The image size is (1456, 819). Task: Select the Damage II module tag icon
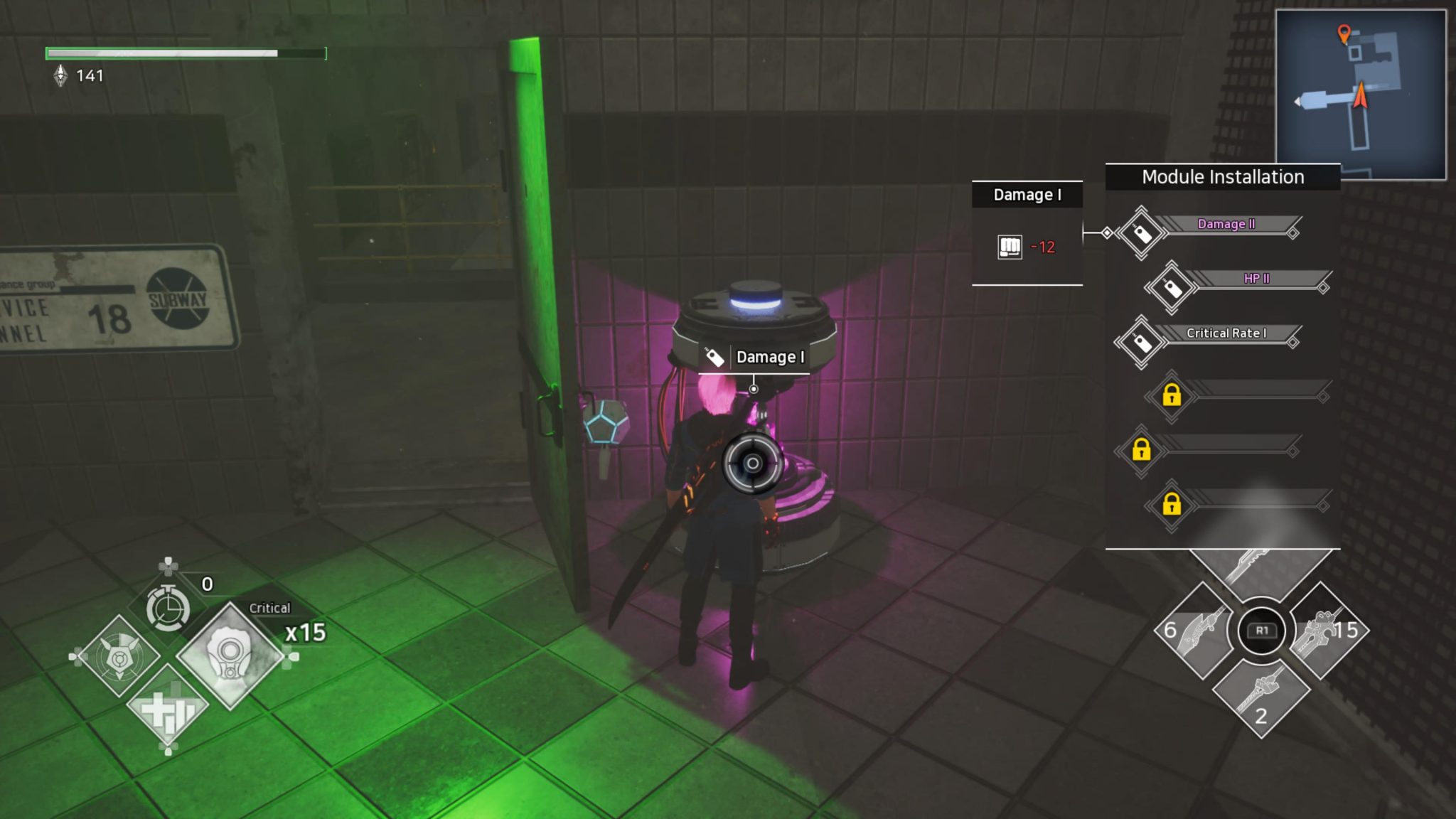(x=1142, y=232)
